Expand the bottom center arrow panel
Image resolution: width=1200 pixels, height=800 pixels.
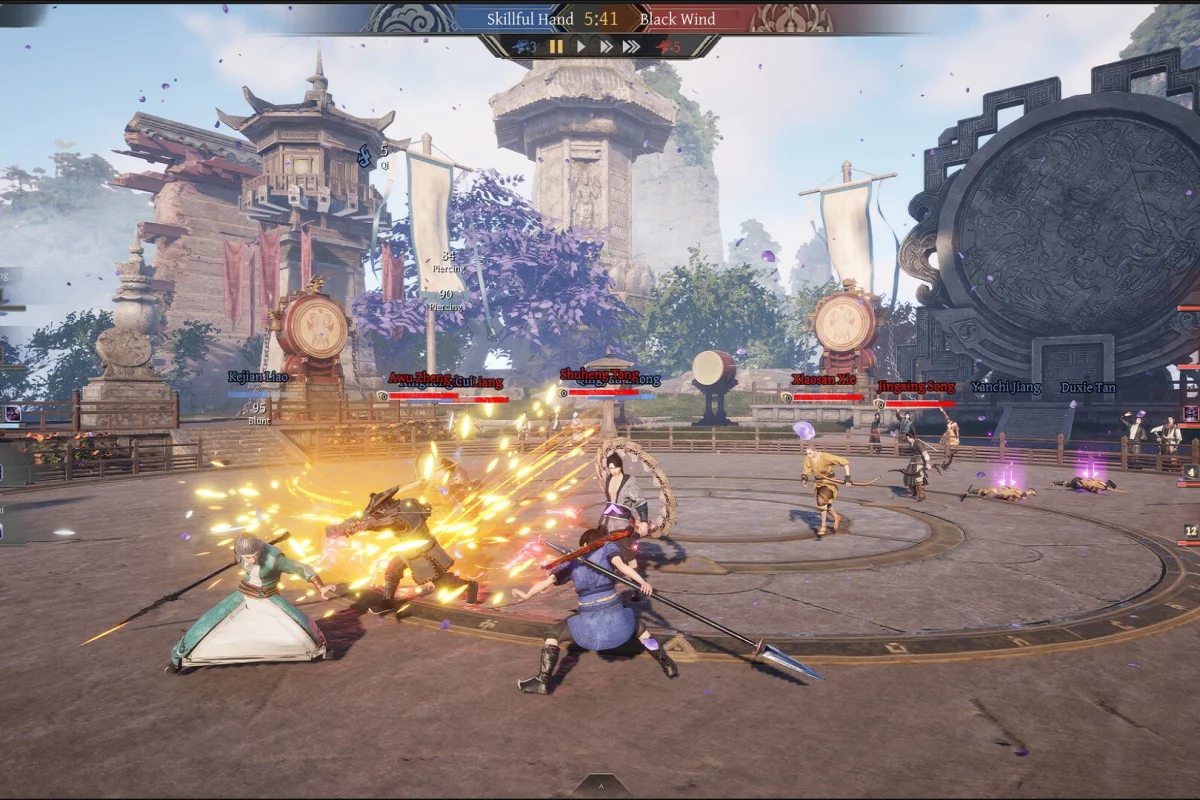[600, 786]
